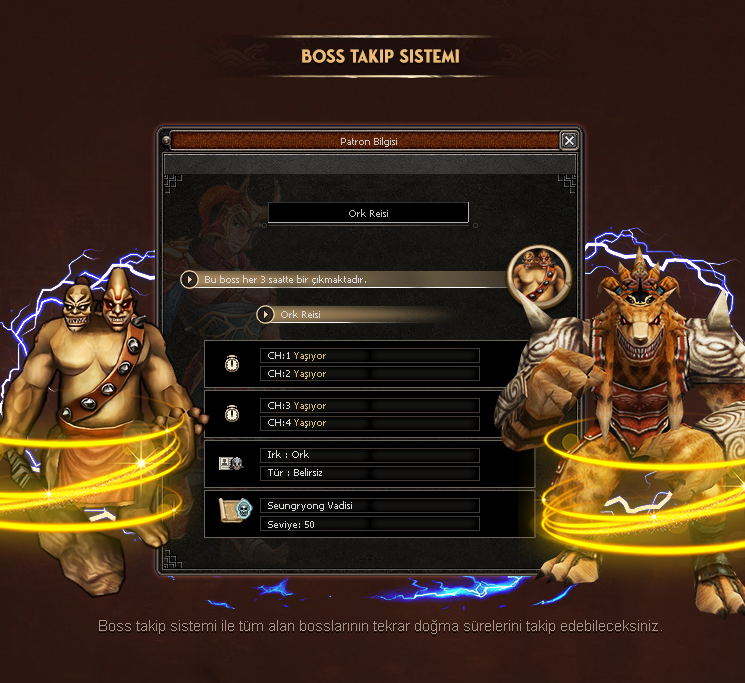Screen dimensions: 745x683
Task: Select the arrow button next to Ork Reisi
Action: (265, 314)
